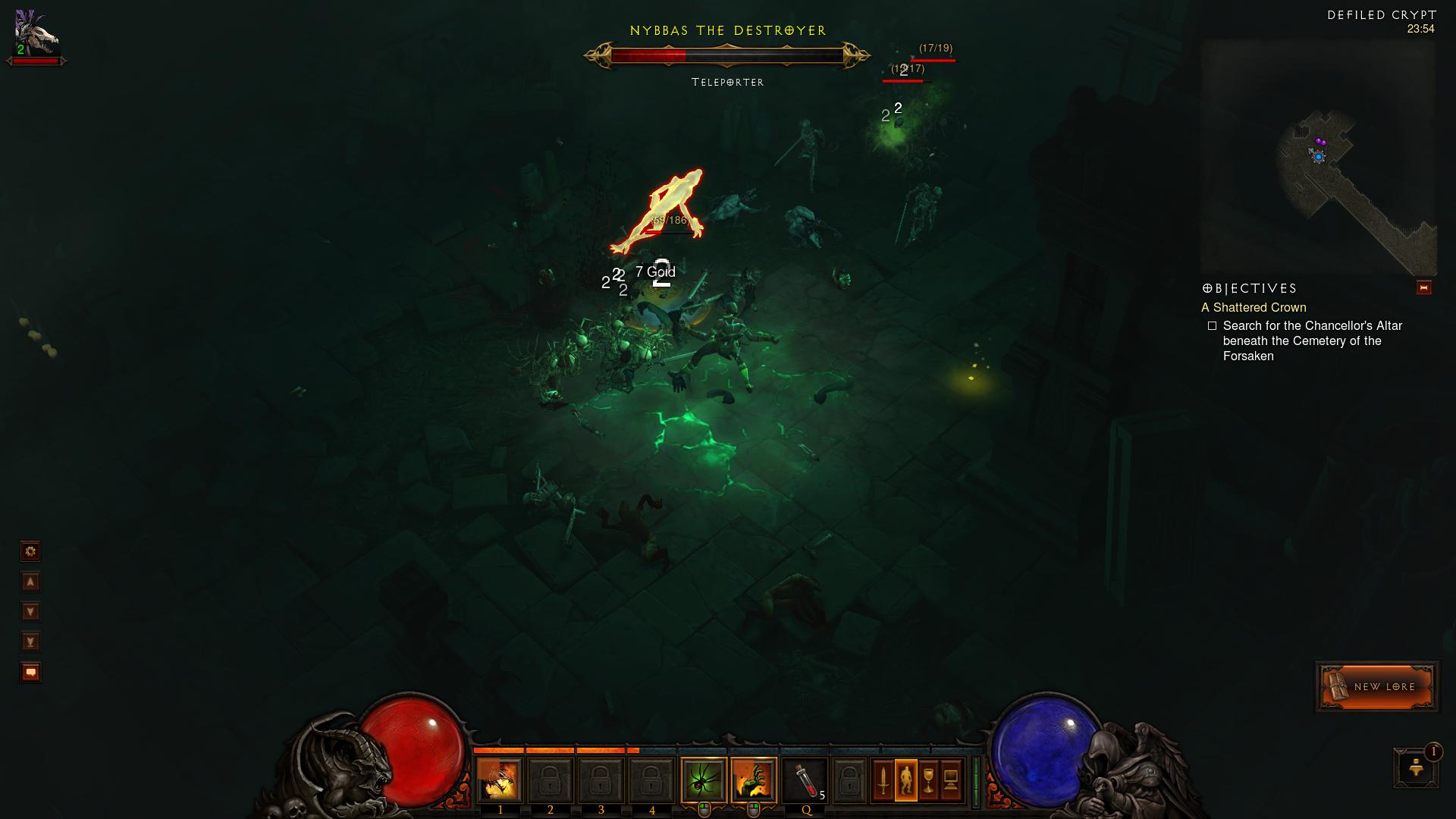Open the notification icon with badge 1

[x=1415, y=767]
